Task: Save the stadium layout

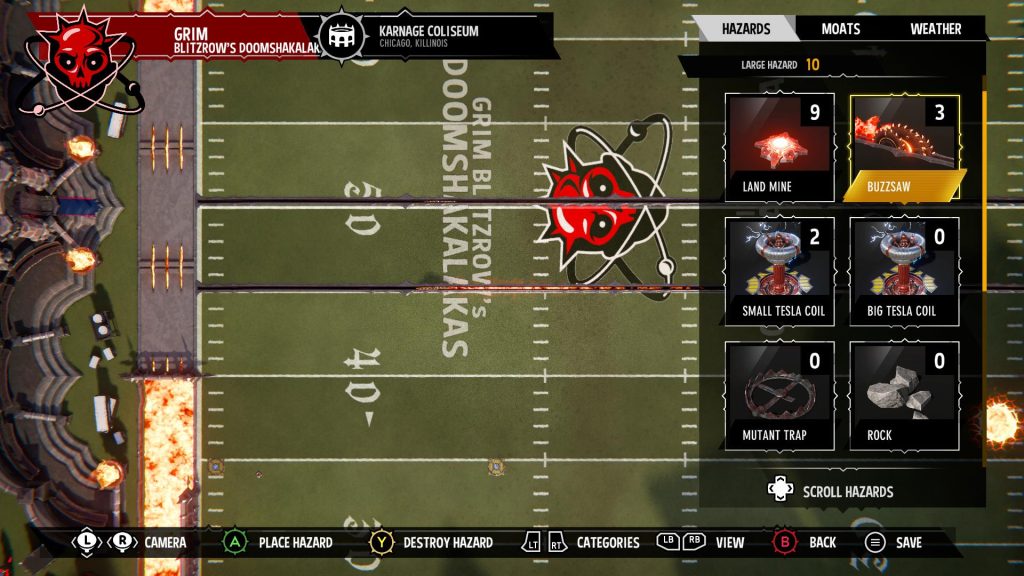Action: (x=893, y=542)
